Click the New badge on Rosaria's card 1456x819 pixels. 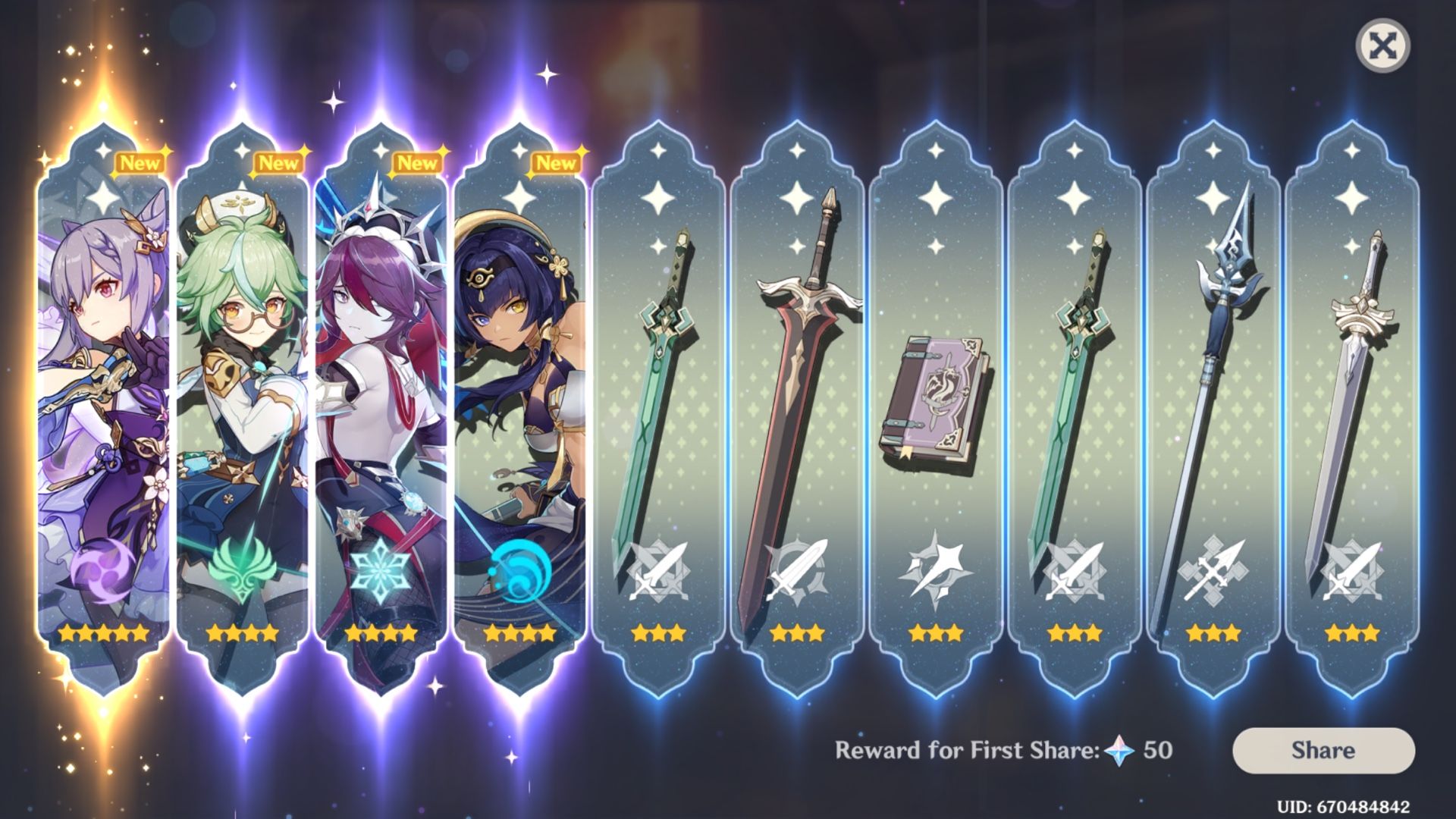(x=416, y=162)
